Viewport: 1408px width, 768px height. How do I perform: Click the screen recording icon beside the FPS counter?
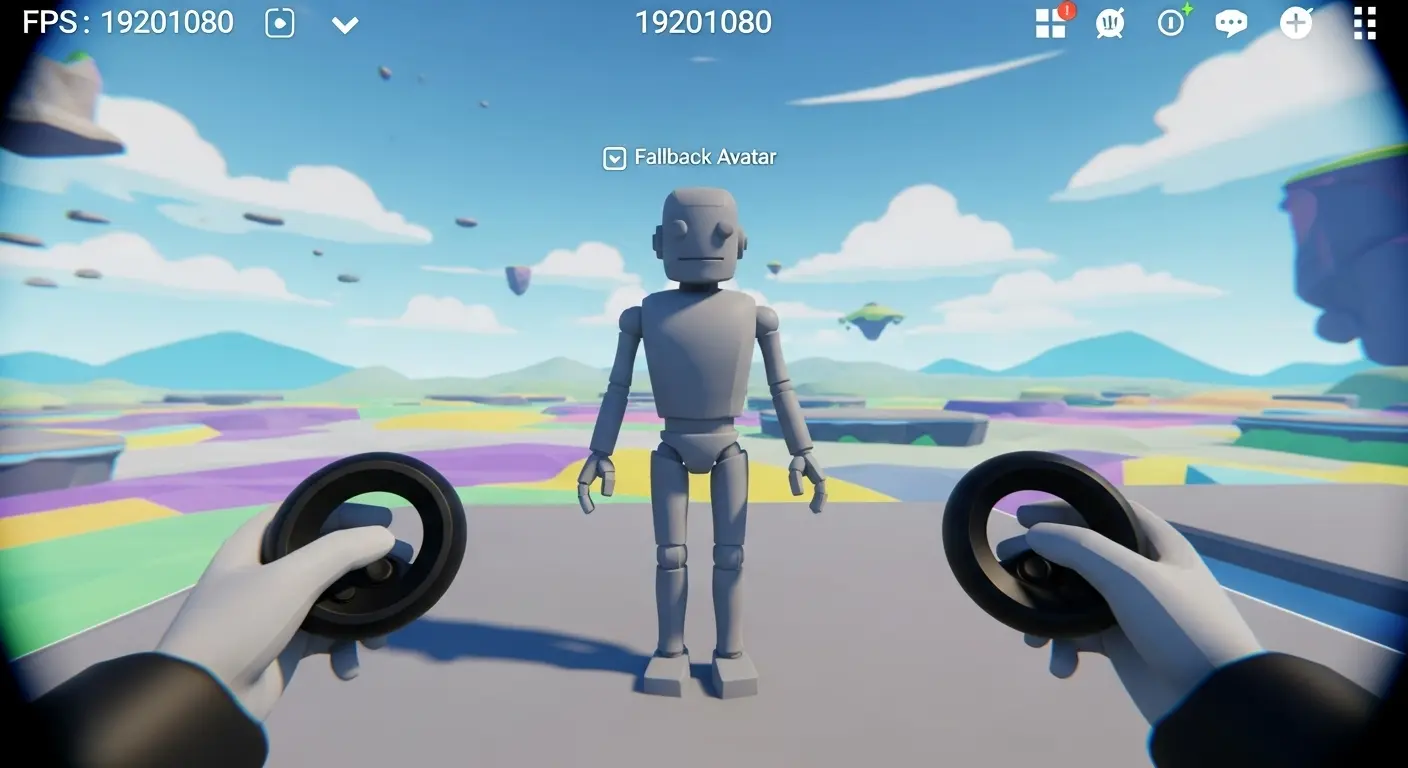[x=279, y=23]
